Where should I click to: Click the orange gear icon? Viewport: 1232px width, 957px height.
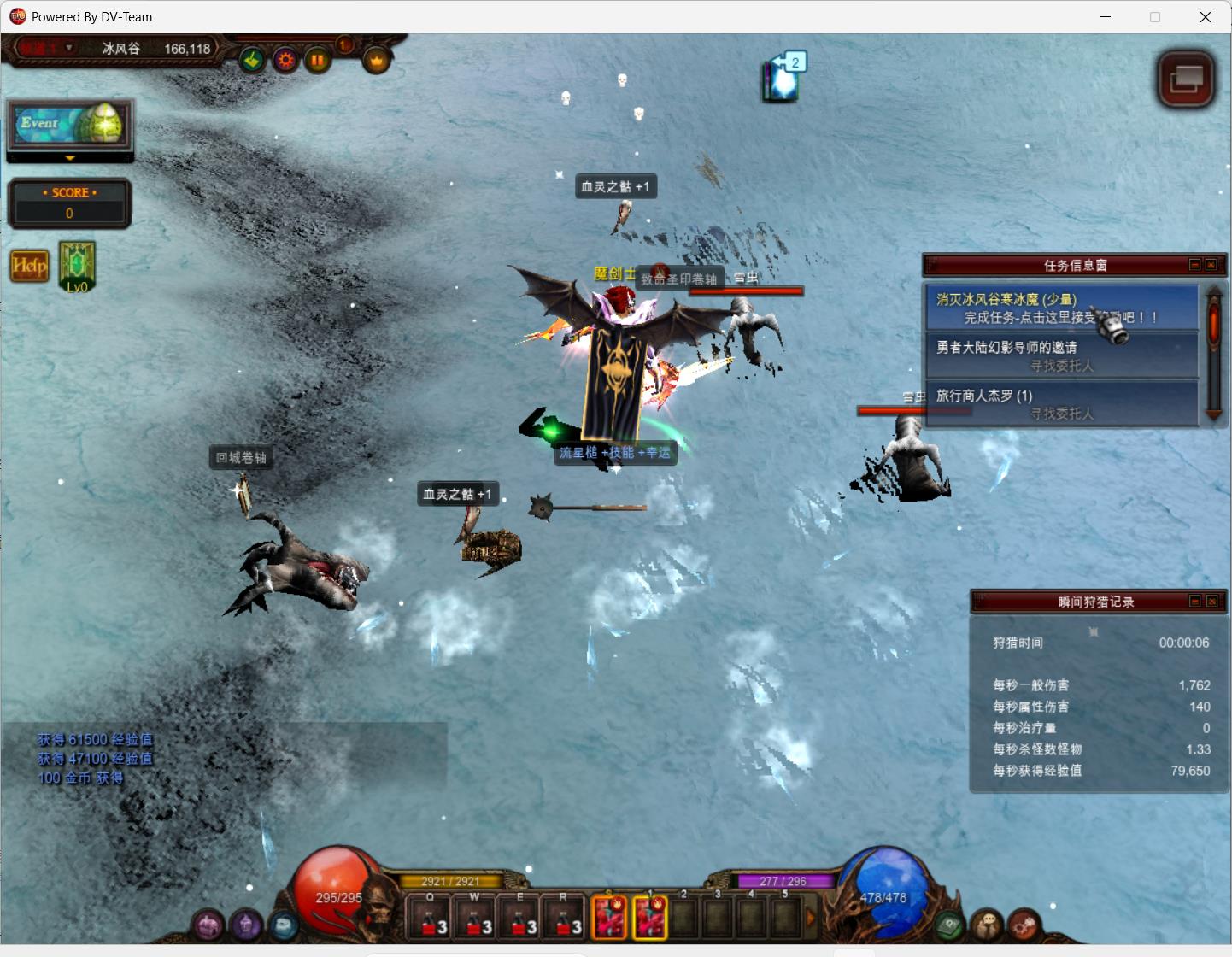[285, 60]
